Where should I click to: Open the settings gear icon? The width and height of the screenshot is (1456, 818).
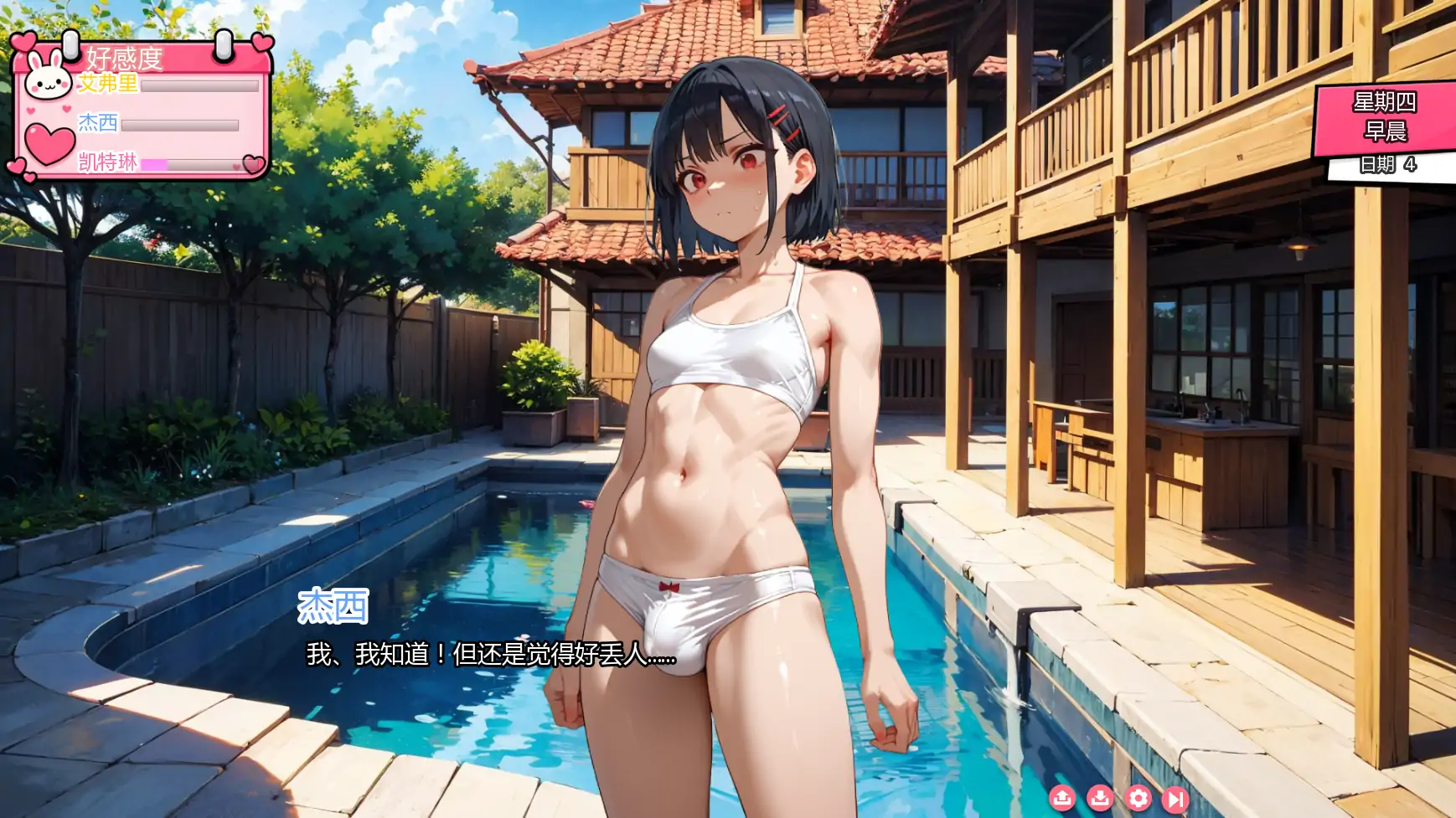pyautogui.click(x=1140, y=799)
